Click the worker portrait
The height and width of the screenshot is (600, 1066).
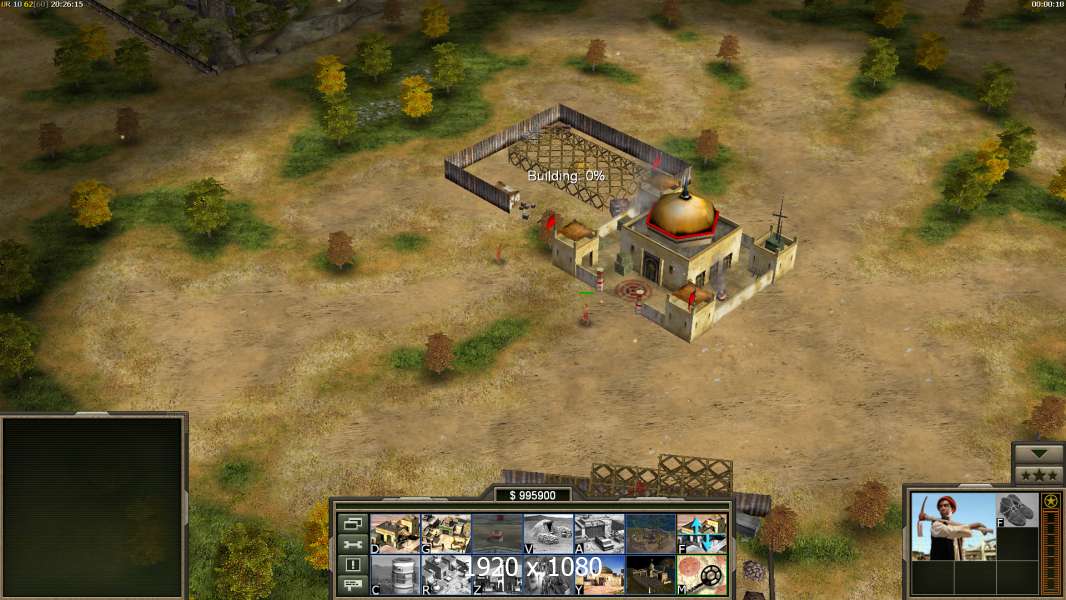coord(953,527)
